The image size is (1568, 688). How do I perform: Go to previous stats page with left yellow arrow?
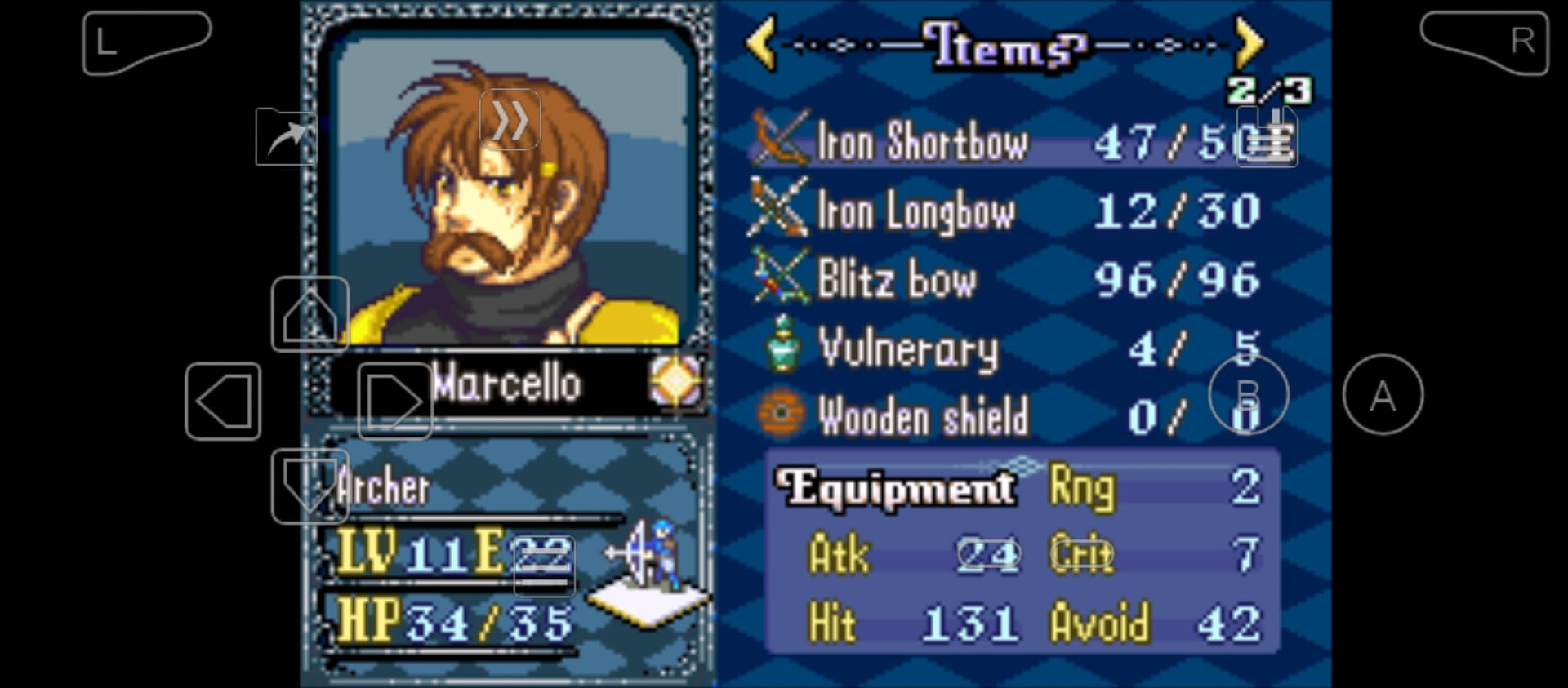[x=761, y=43]
